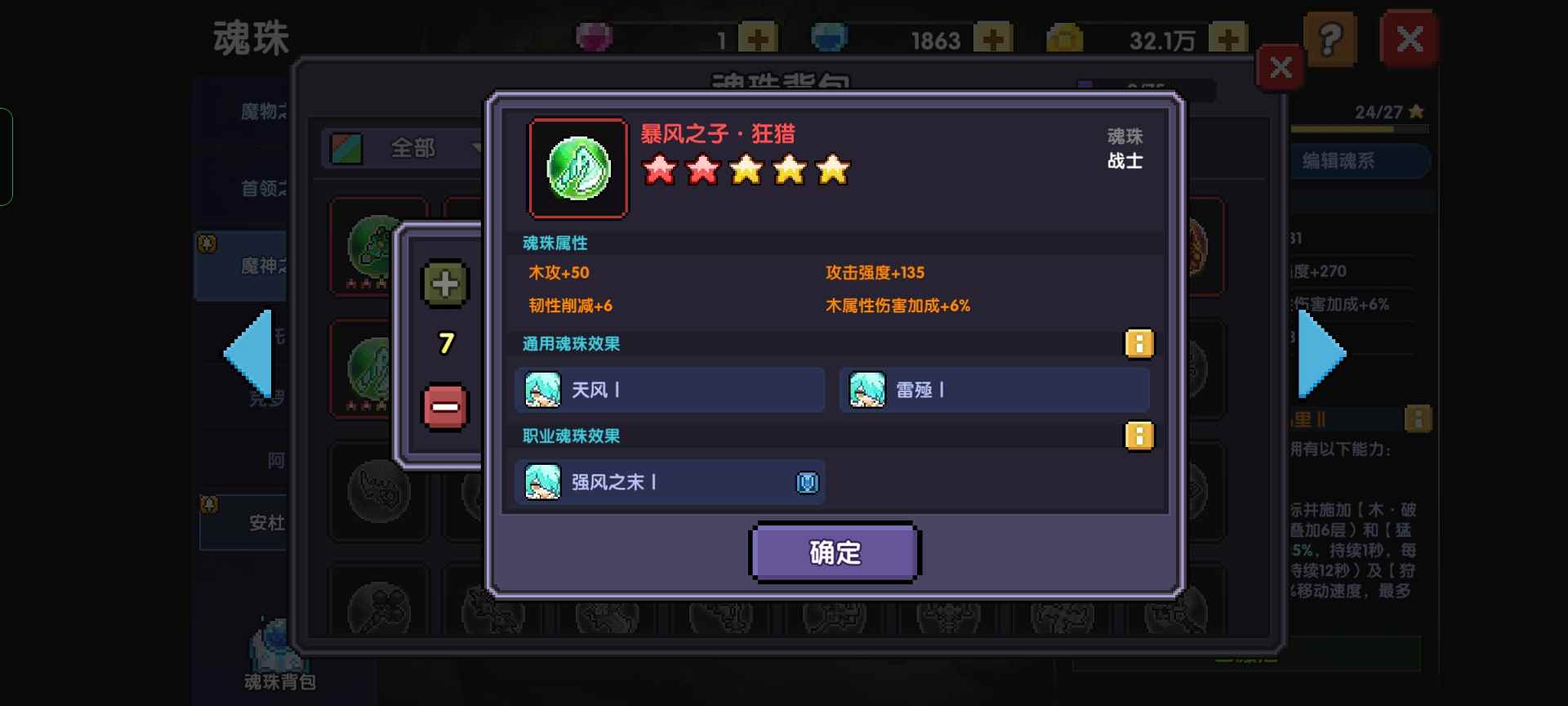This screenshot has width=1568, height=706.
Task: Open the help question mark icon
Action: 1332,38
